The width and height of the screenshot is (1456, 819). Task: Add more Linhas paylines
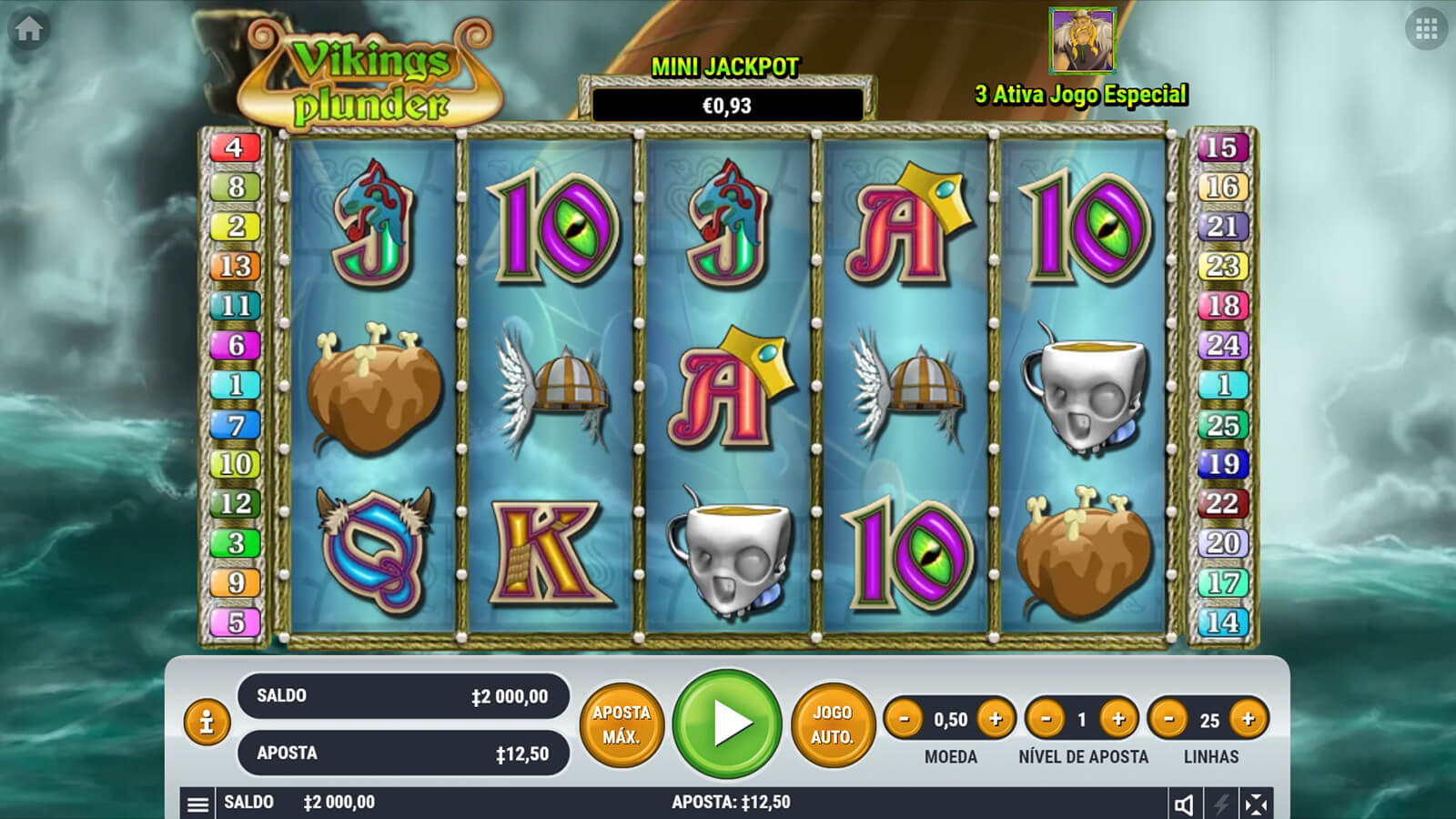(1248, 719)
